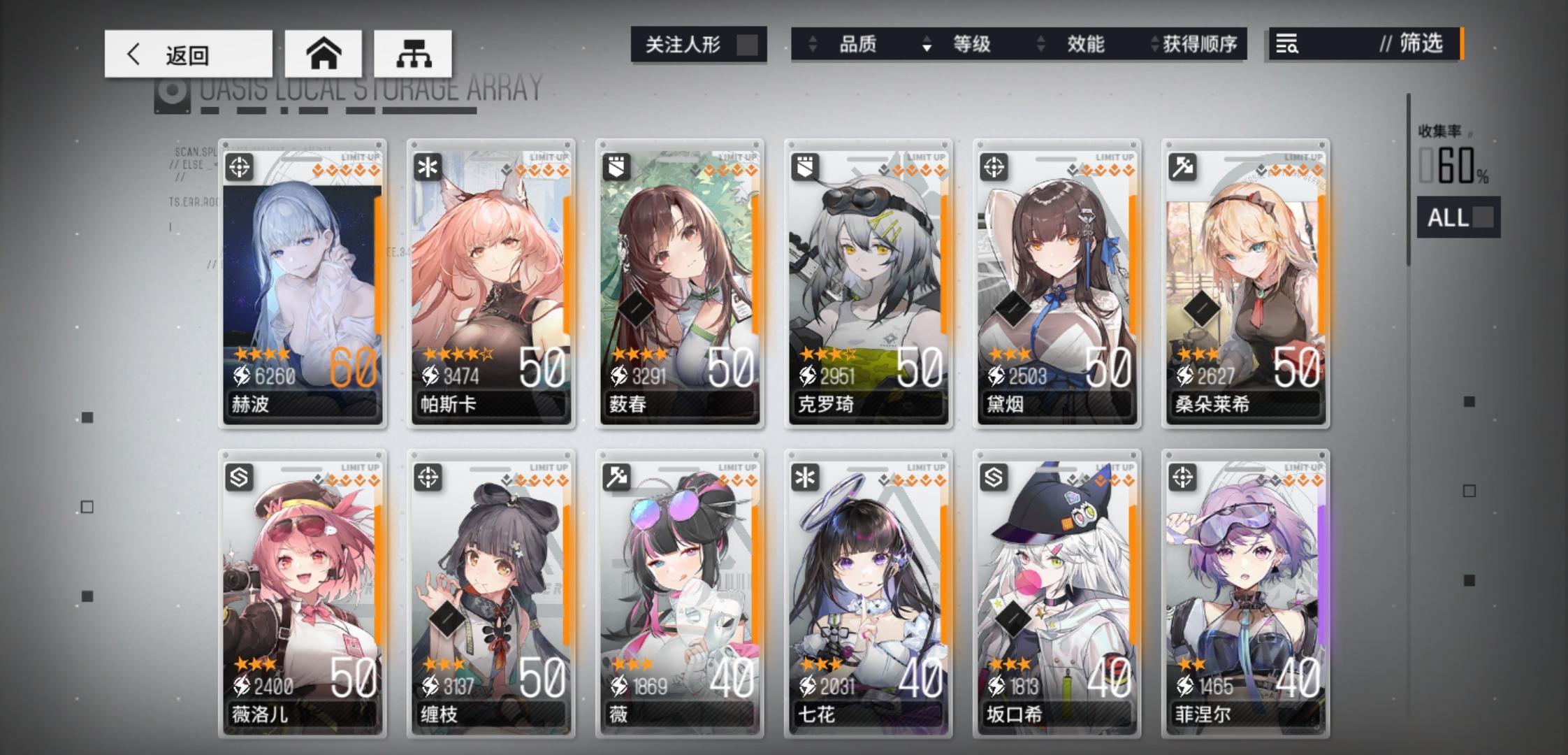The image size is (1568, 755).
Task: Select the 品质 sort option
Action: (858, 44)
